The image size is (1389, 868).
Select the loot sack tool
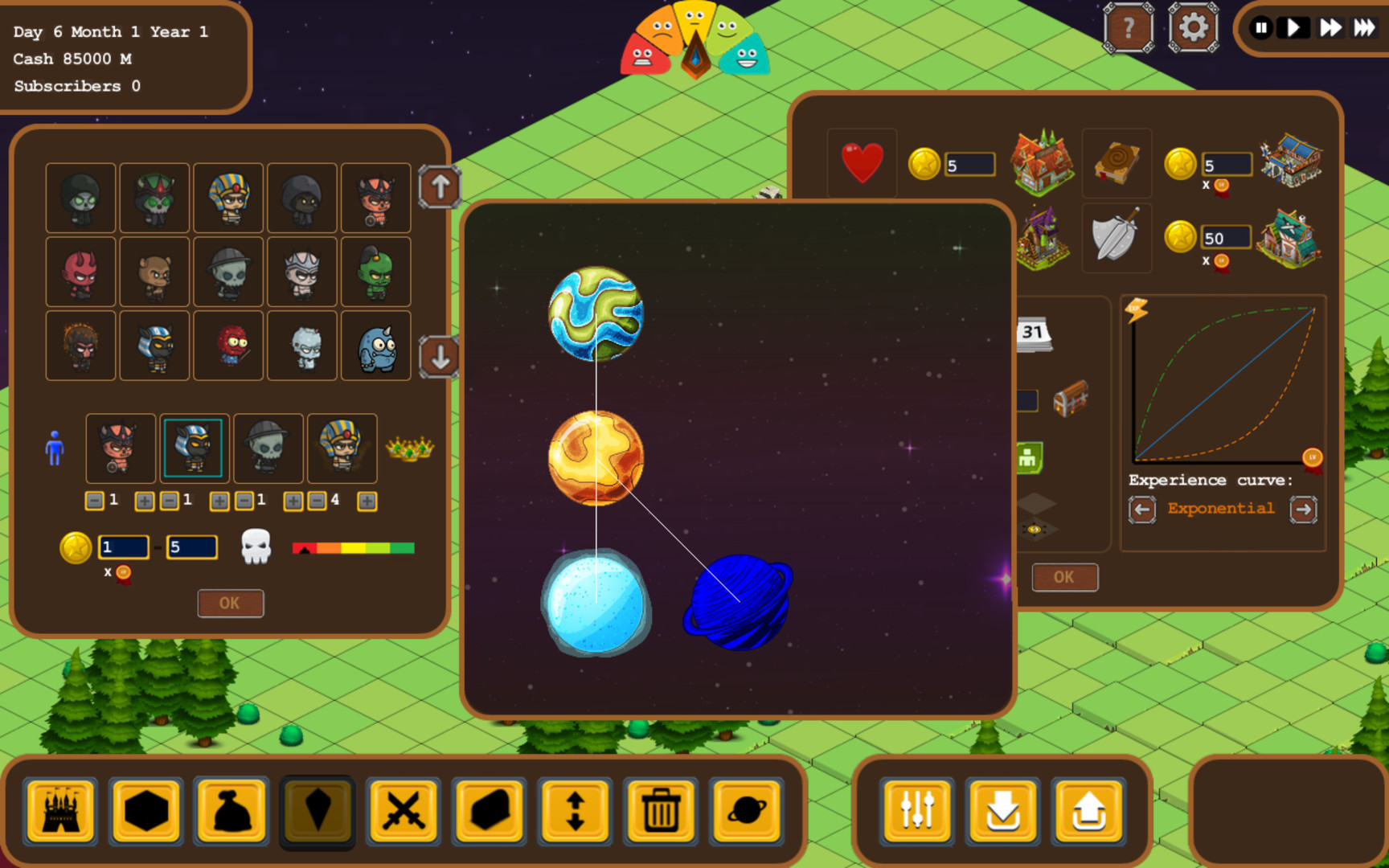point(232,812)
